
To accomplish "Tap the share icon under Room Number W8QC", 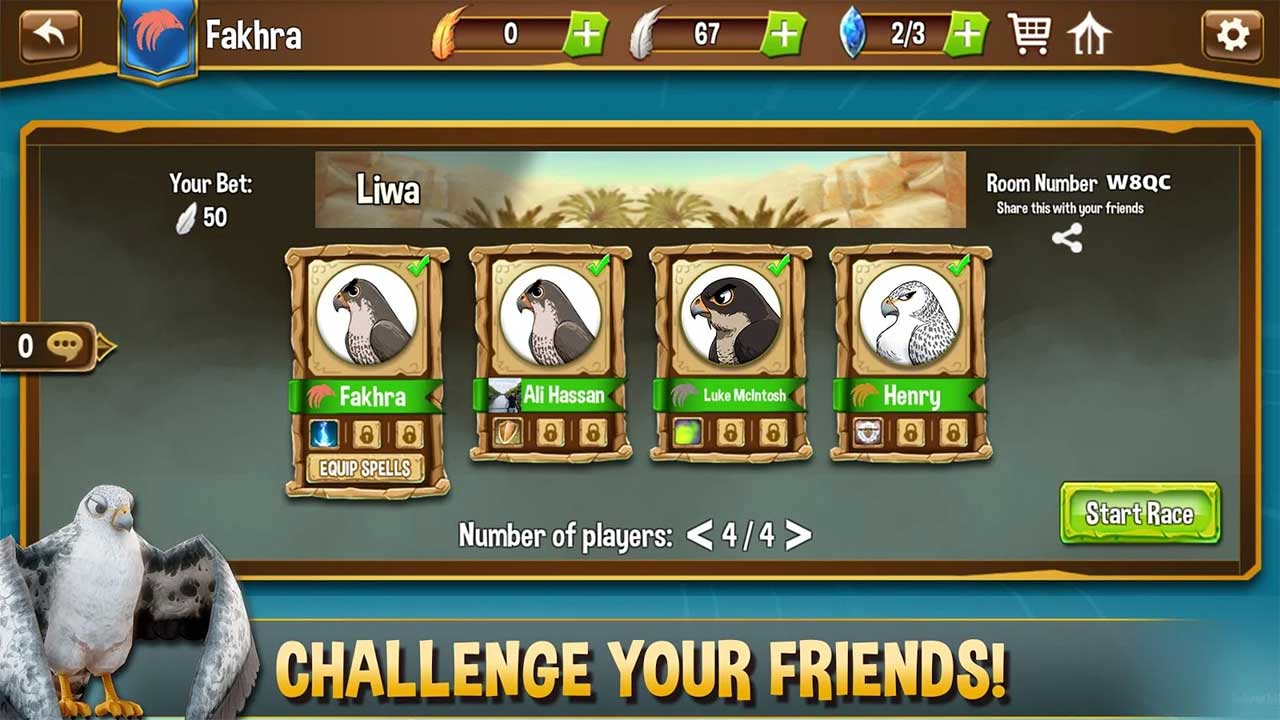I will 1066,238.
